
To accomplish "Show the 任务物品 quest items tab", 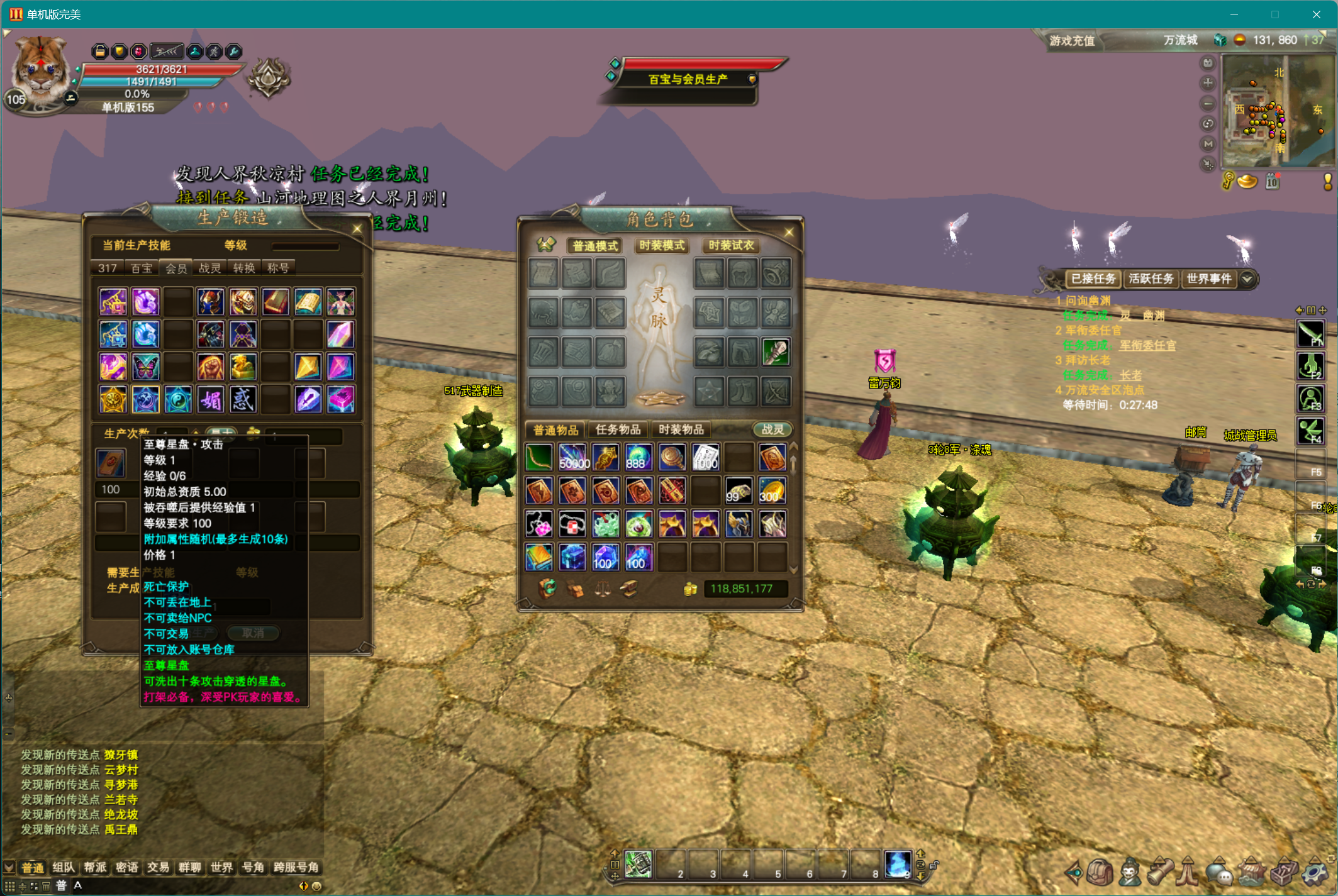I will pos(618,429).
